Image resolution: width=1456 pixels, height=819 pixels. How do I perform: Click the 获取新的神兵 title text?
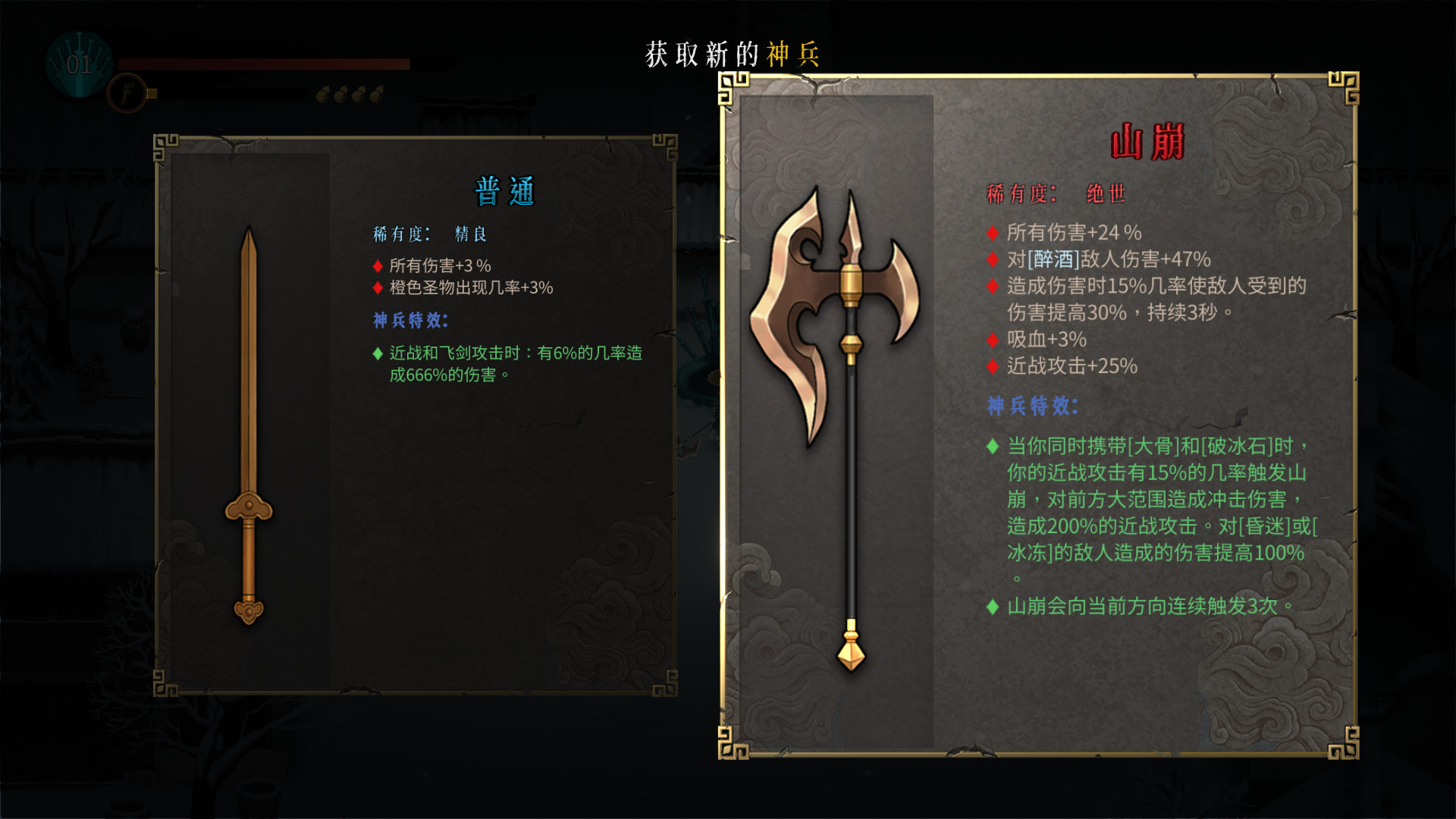pos(730,54)
